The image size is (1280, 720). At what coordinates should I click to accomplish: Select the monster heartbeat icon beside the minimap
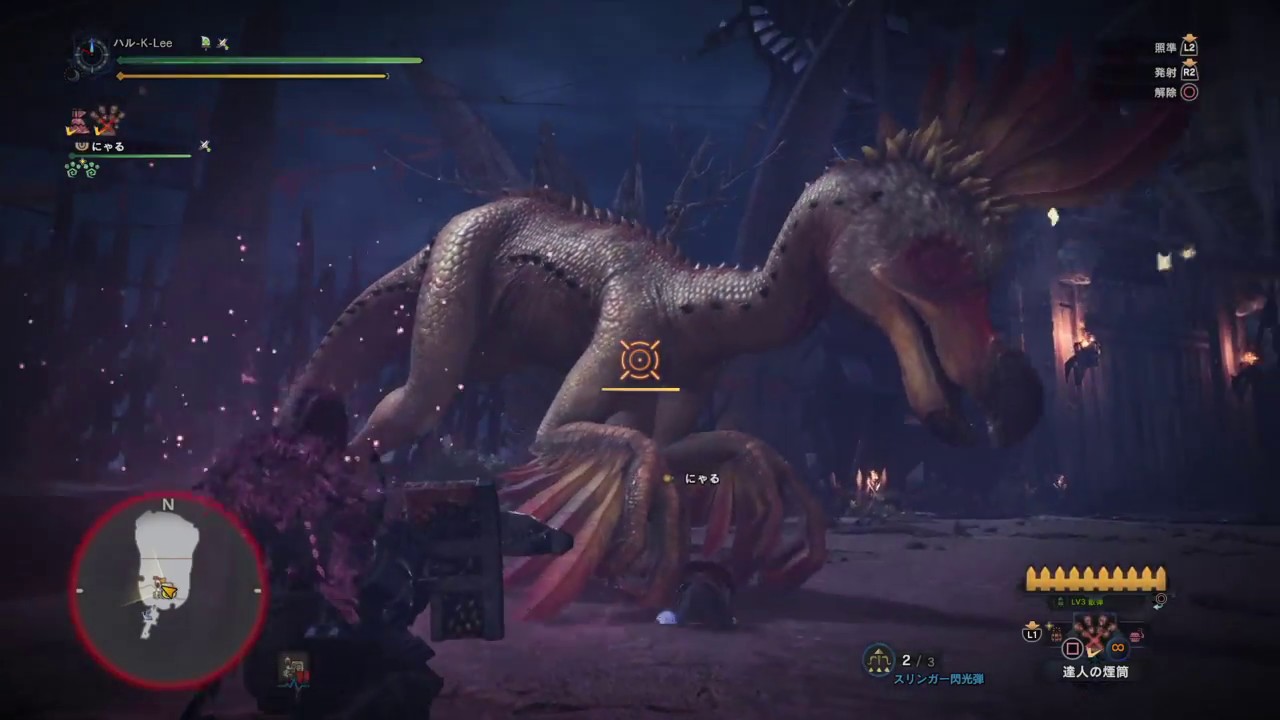[294, 670]
